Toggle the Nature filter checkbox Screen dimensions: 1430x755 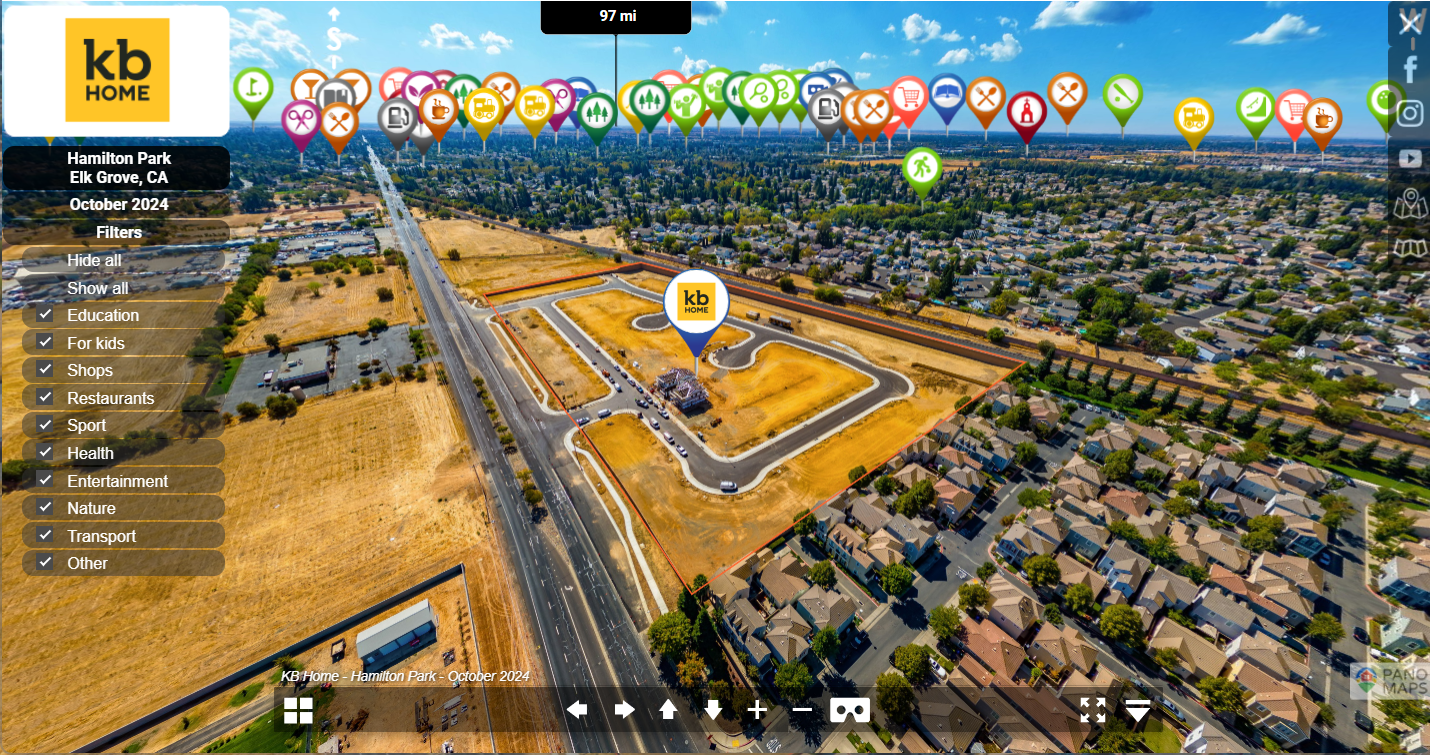click(45, 508)
